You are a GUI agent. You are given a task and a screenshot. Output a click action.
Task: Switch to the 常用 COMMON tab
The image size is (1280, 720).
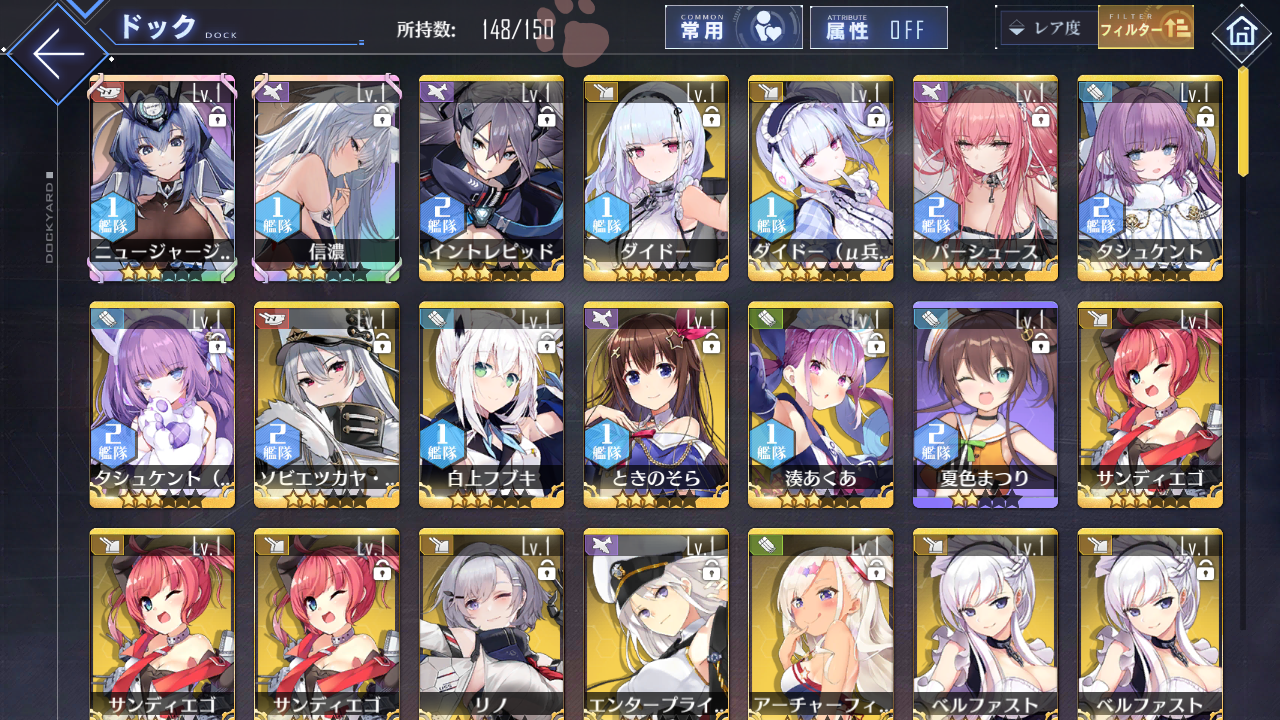[x=733, y=27]
